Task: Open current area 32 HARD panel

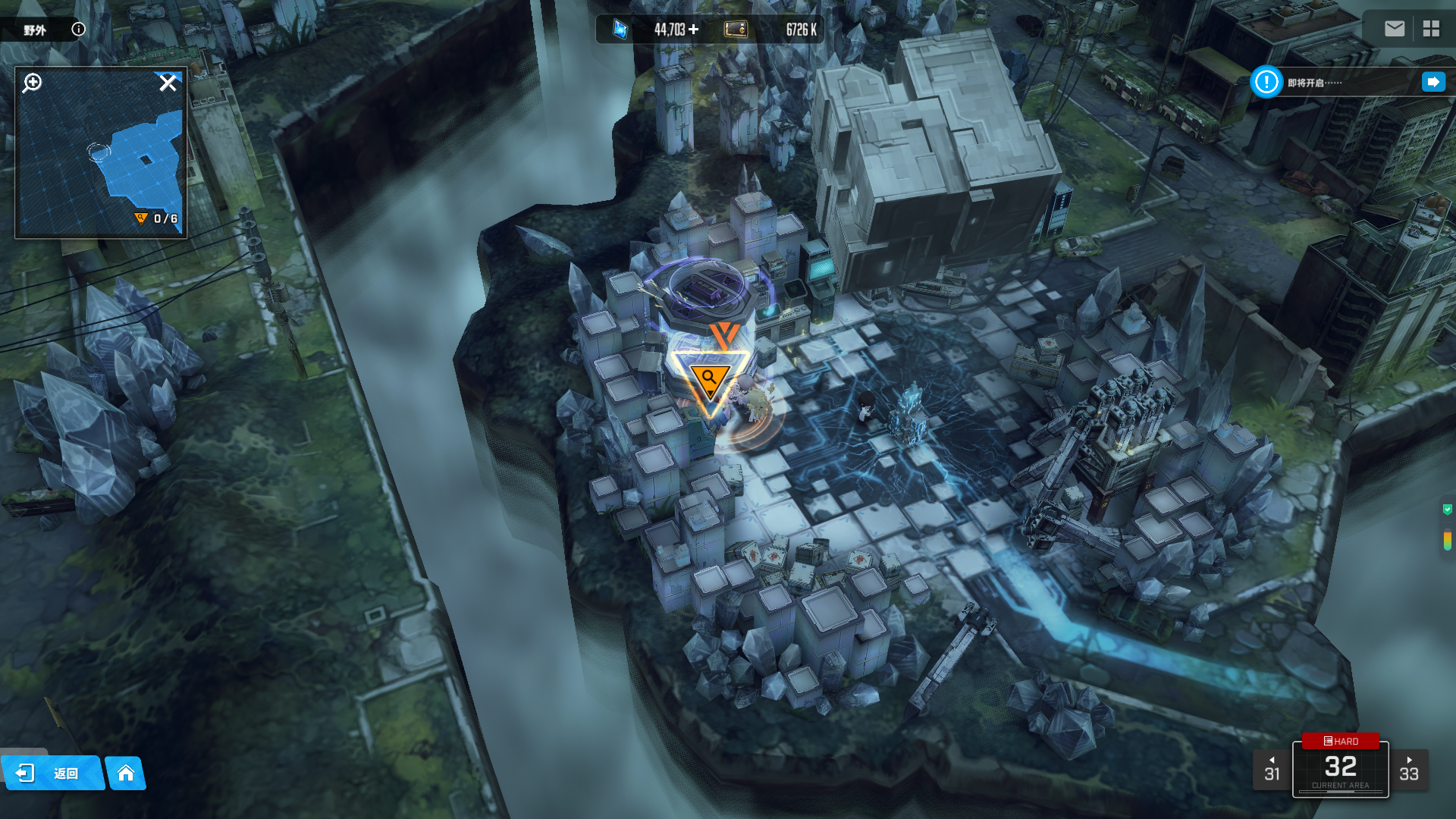Action: point(1340,769)
